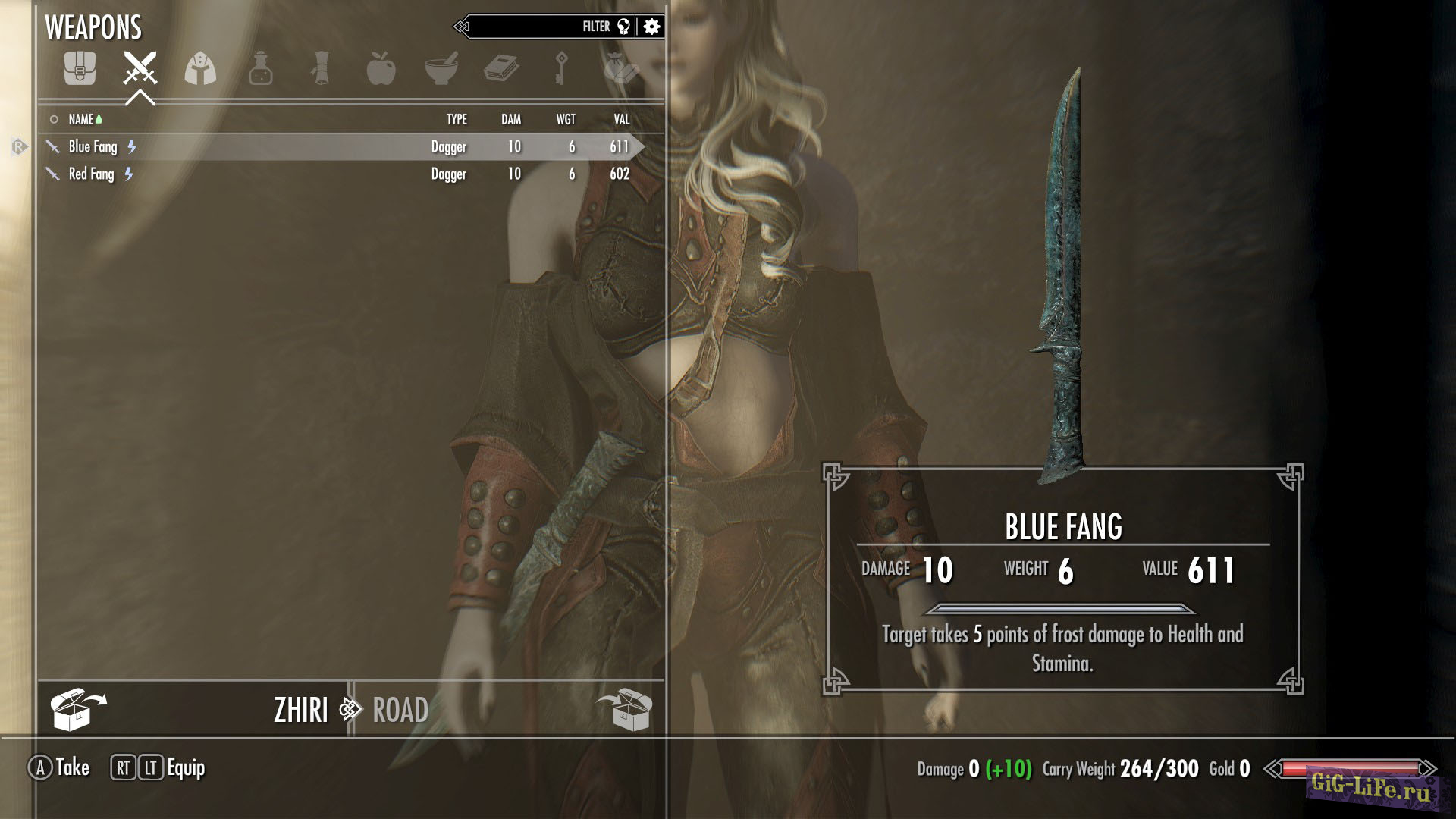Sort items by the Type column
The image size is (1456, 819).
pyautogui.click(x=457, y=119)
